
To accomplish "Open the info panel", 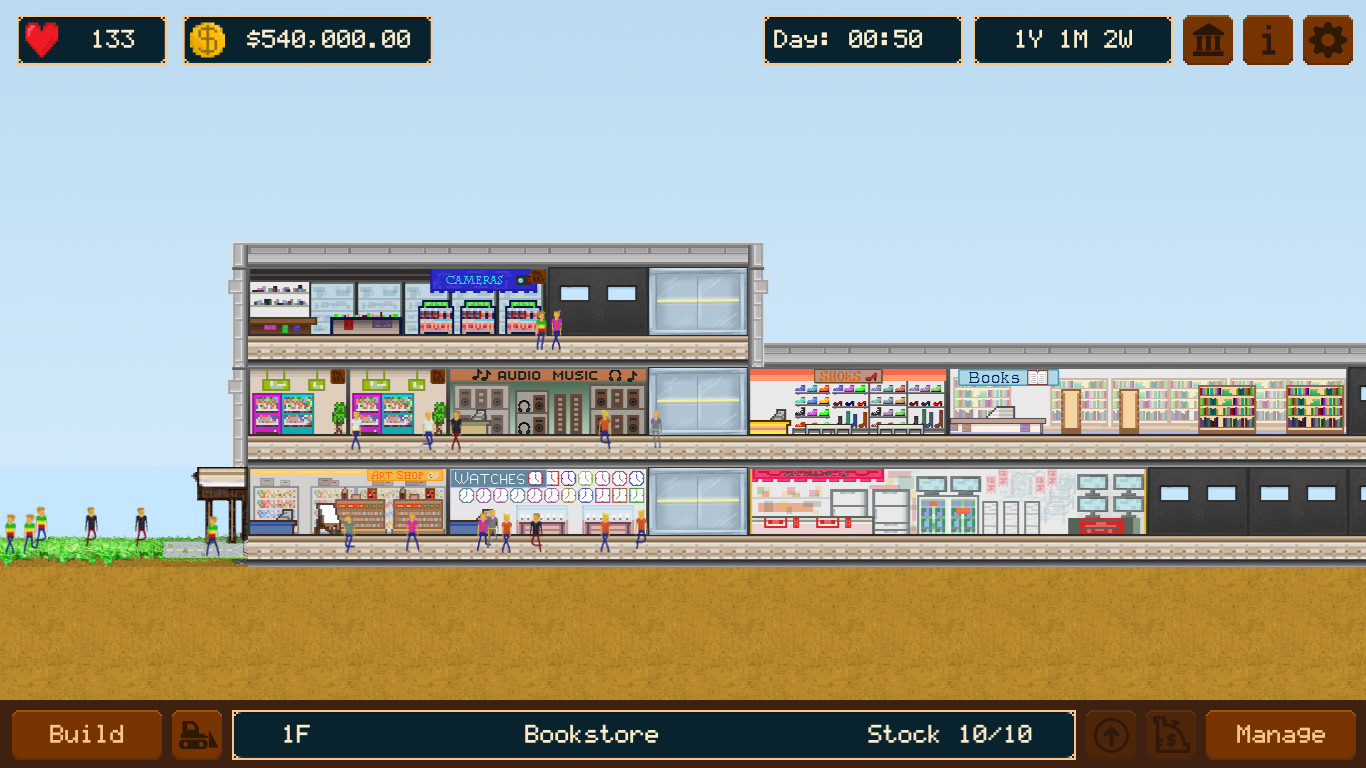I will click(x=1267, y=40).
